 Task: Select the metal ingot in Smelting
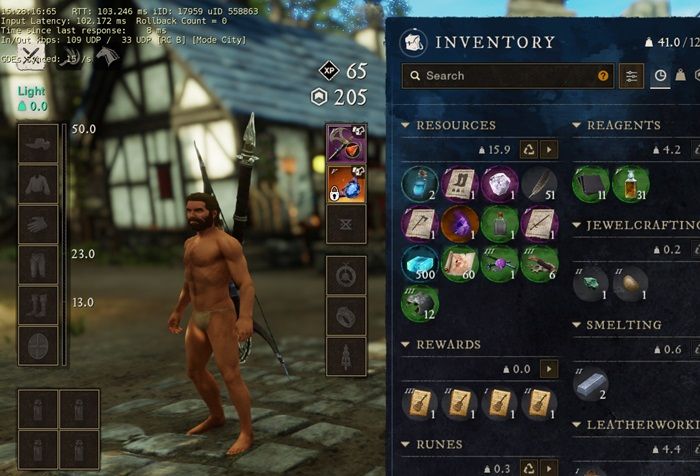pyautogui.click(x=591, y=383)
